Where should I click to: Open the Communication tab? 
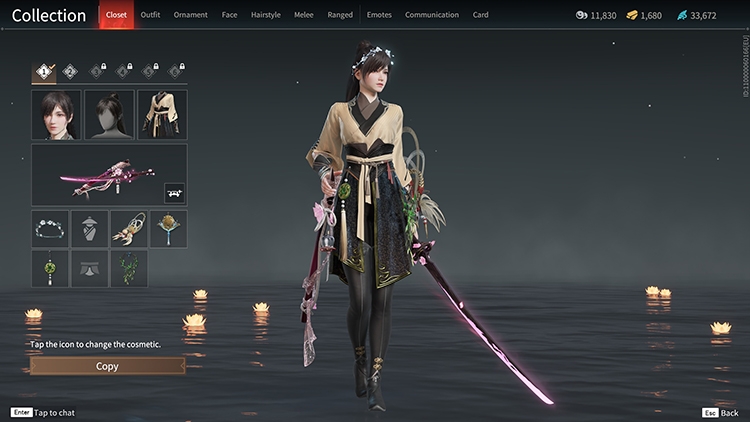[432, 15]
